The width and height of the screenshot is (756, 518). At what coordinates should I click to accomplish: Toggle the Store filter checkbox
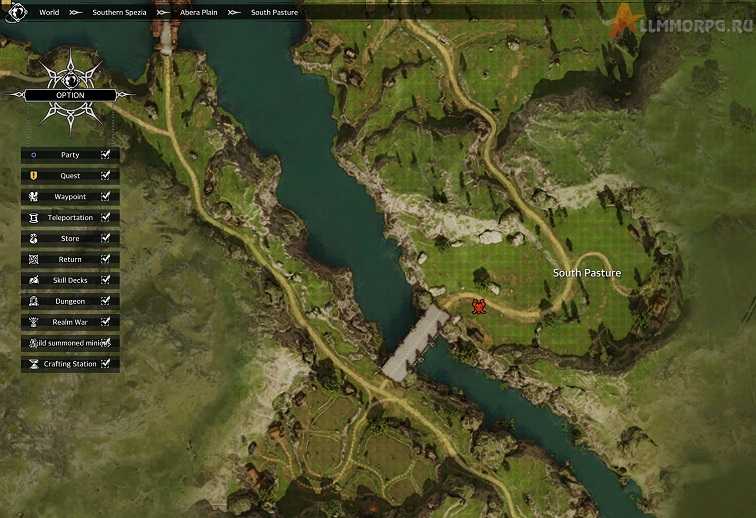click(105, 239)
